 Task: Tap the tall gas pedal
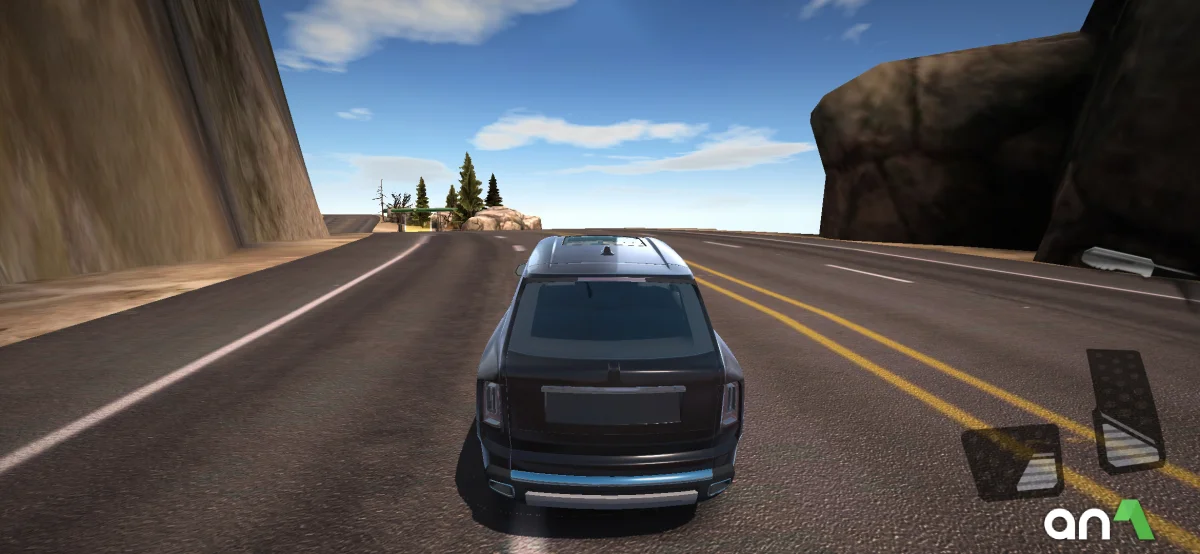(1125, 410)
